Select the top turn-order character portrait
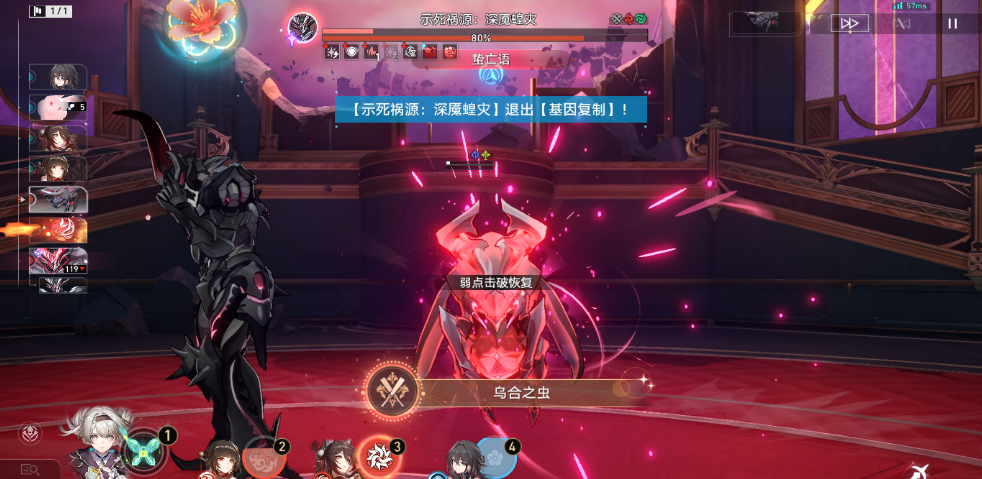The width and height of the screenshot is (982, 479). pos(58,77)
